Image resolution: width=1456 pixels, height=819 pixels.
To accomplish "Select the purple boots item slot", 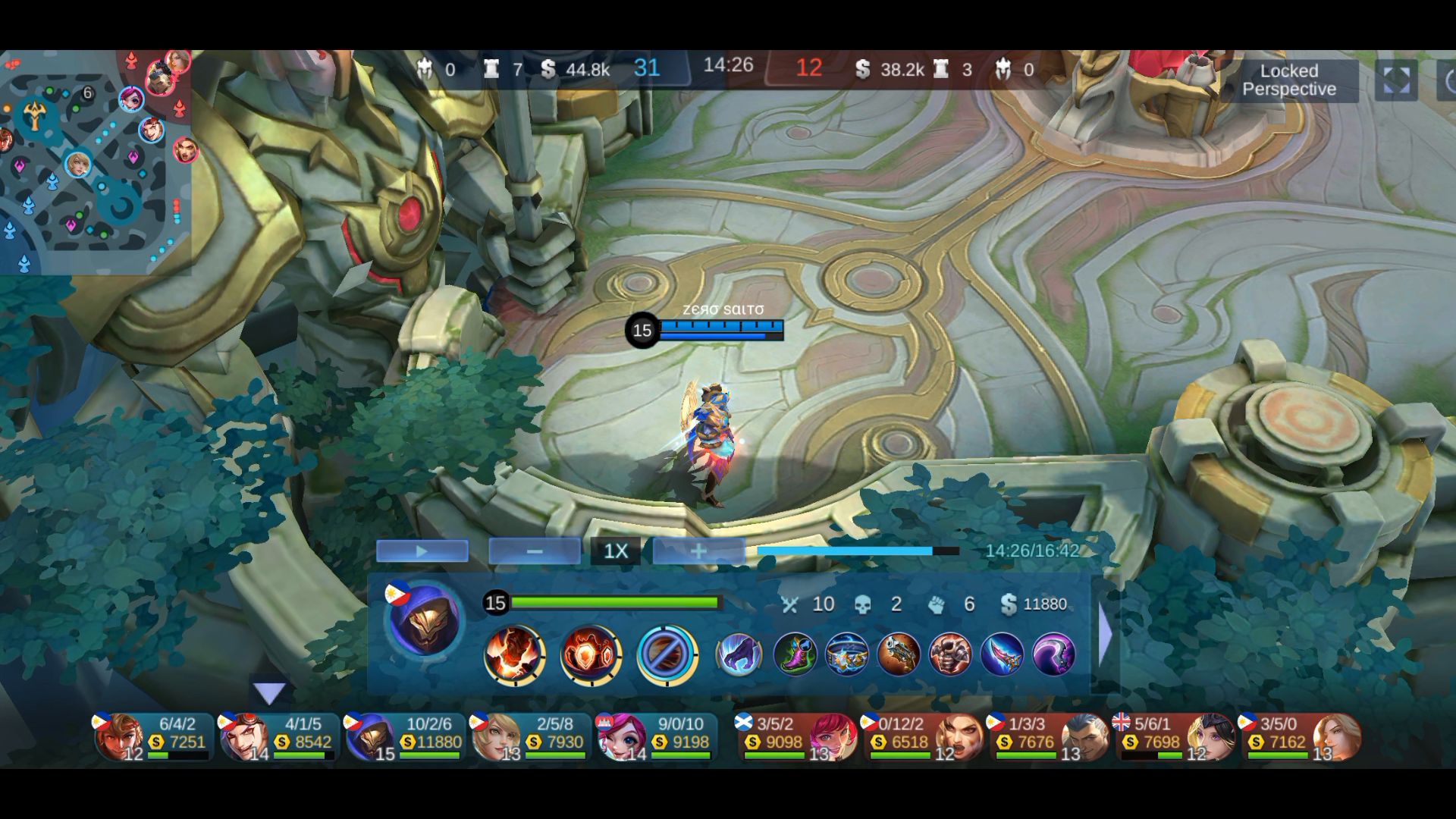I will tap(795, 654).
